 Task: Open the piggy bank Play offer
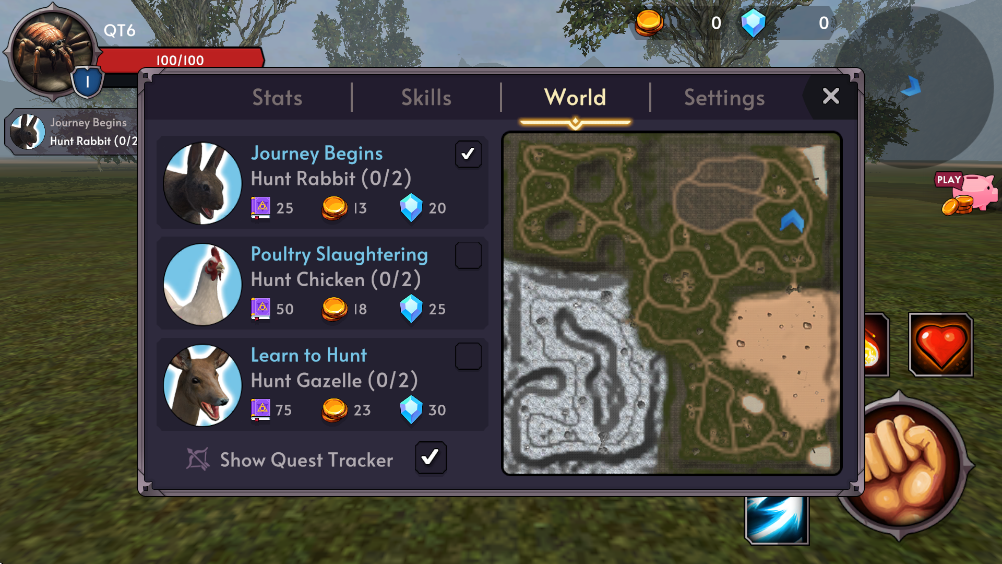click(967, 193)
